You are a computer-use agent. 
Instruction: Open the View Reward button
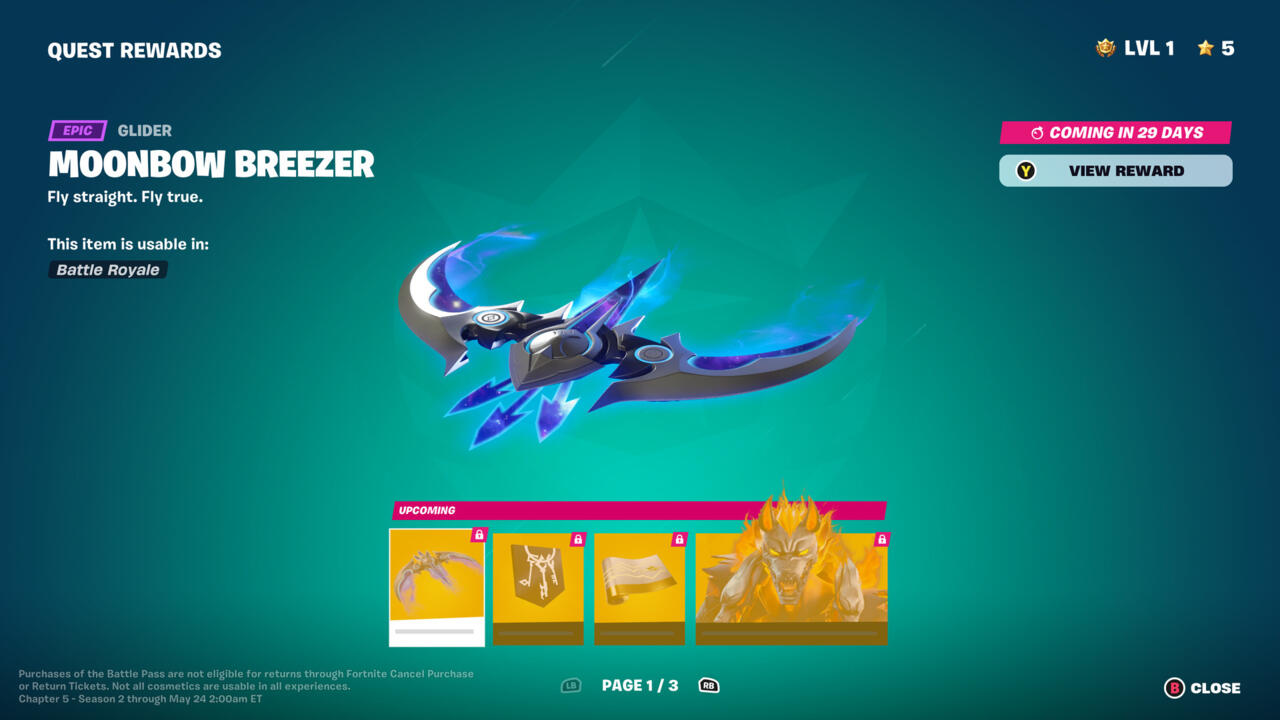point(1115,171)
